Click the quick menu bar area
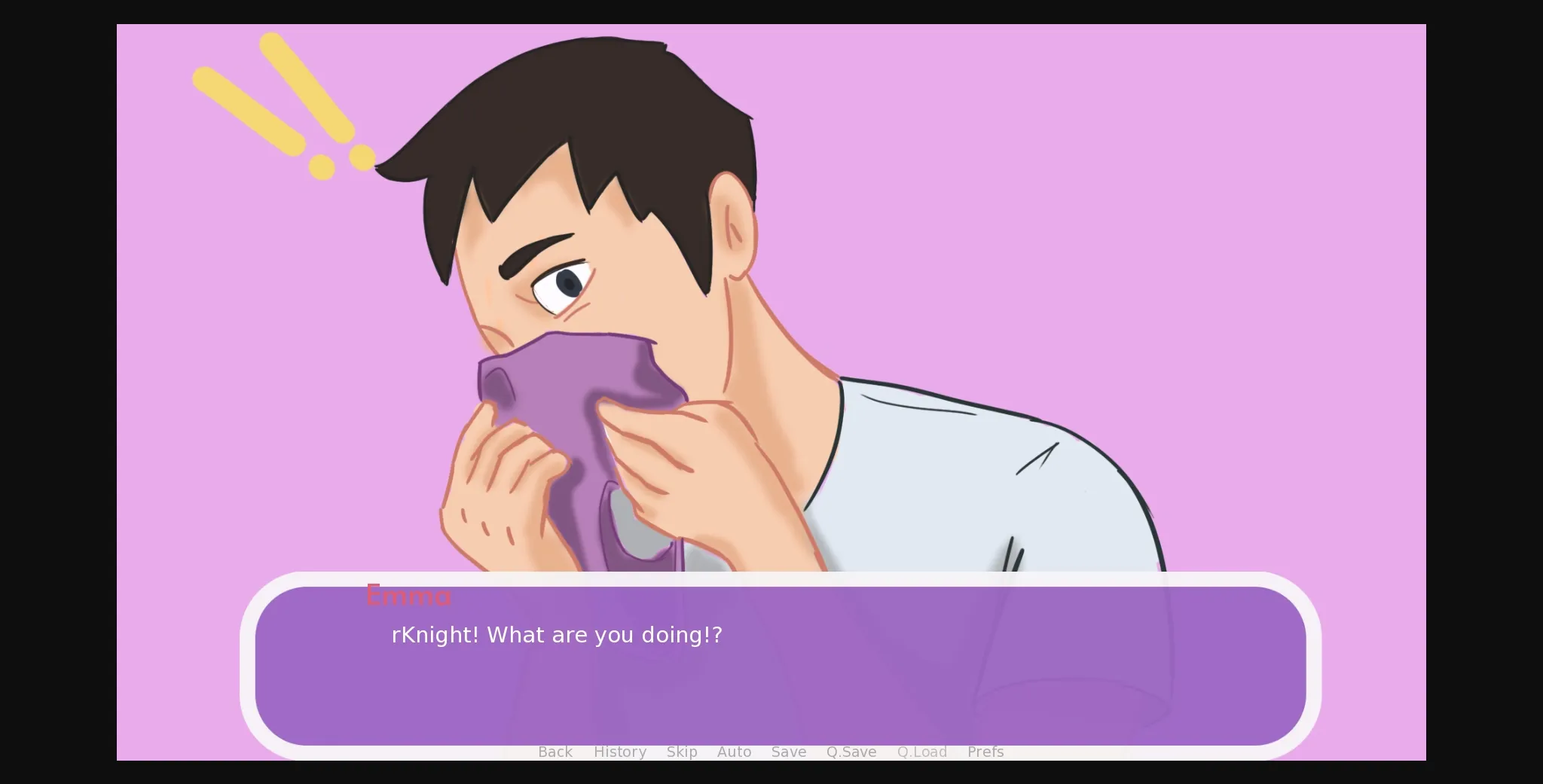 768,752
